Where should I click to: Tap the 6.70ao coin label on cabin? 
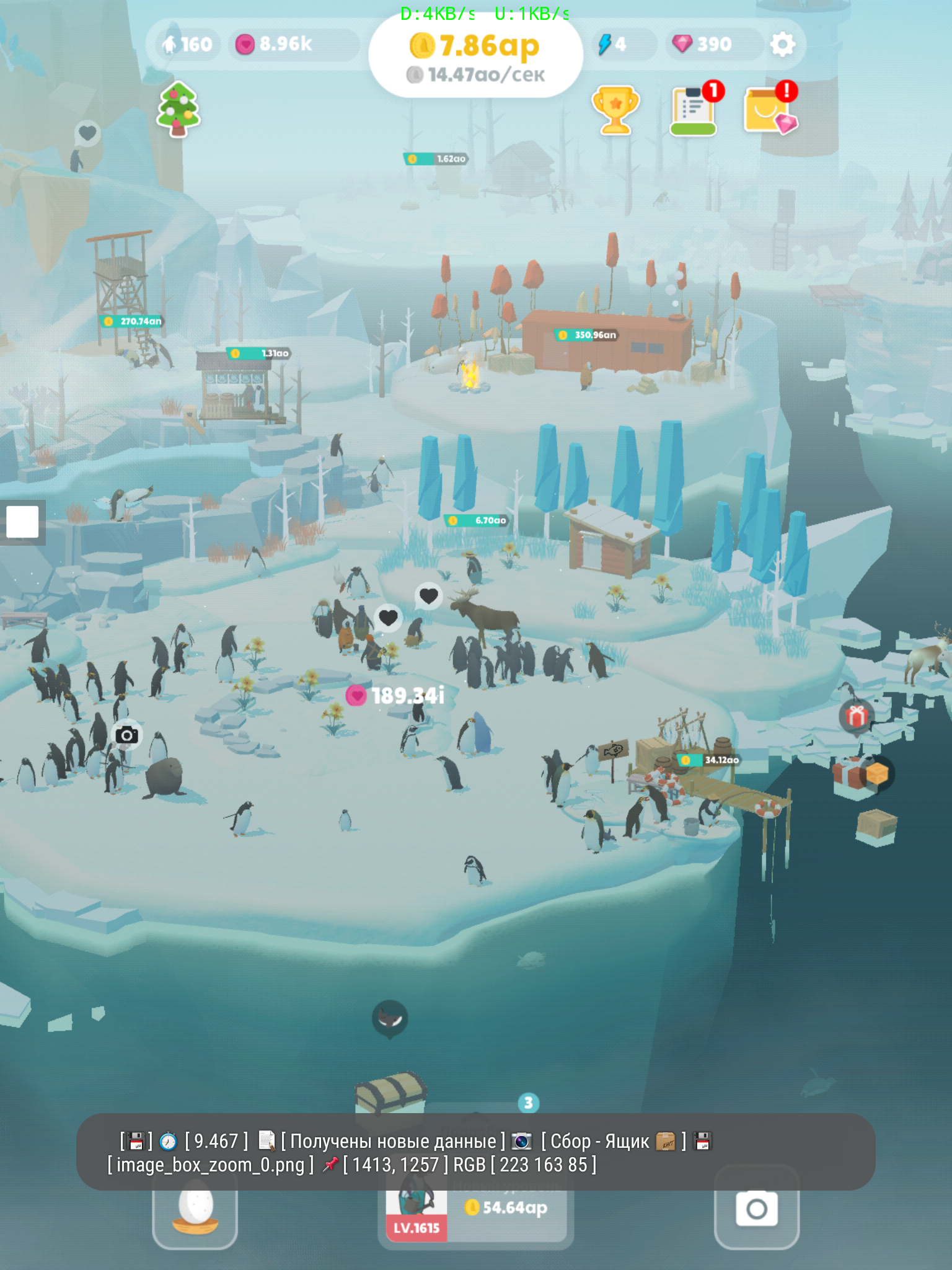(x=477, y=520)
